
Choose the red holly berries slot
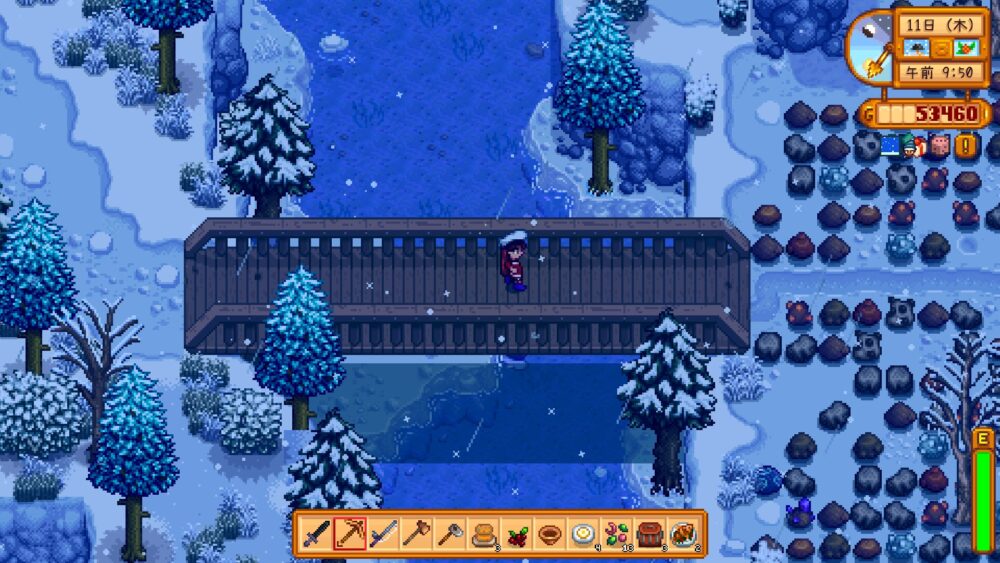click(x=516, y=534)
